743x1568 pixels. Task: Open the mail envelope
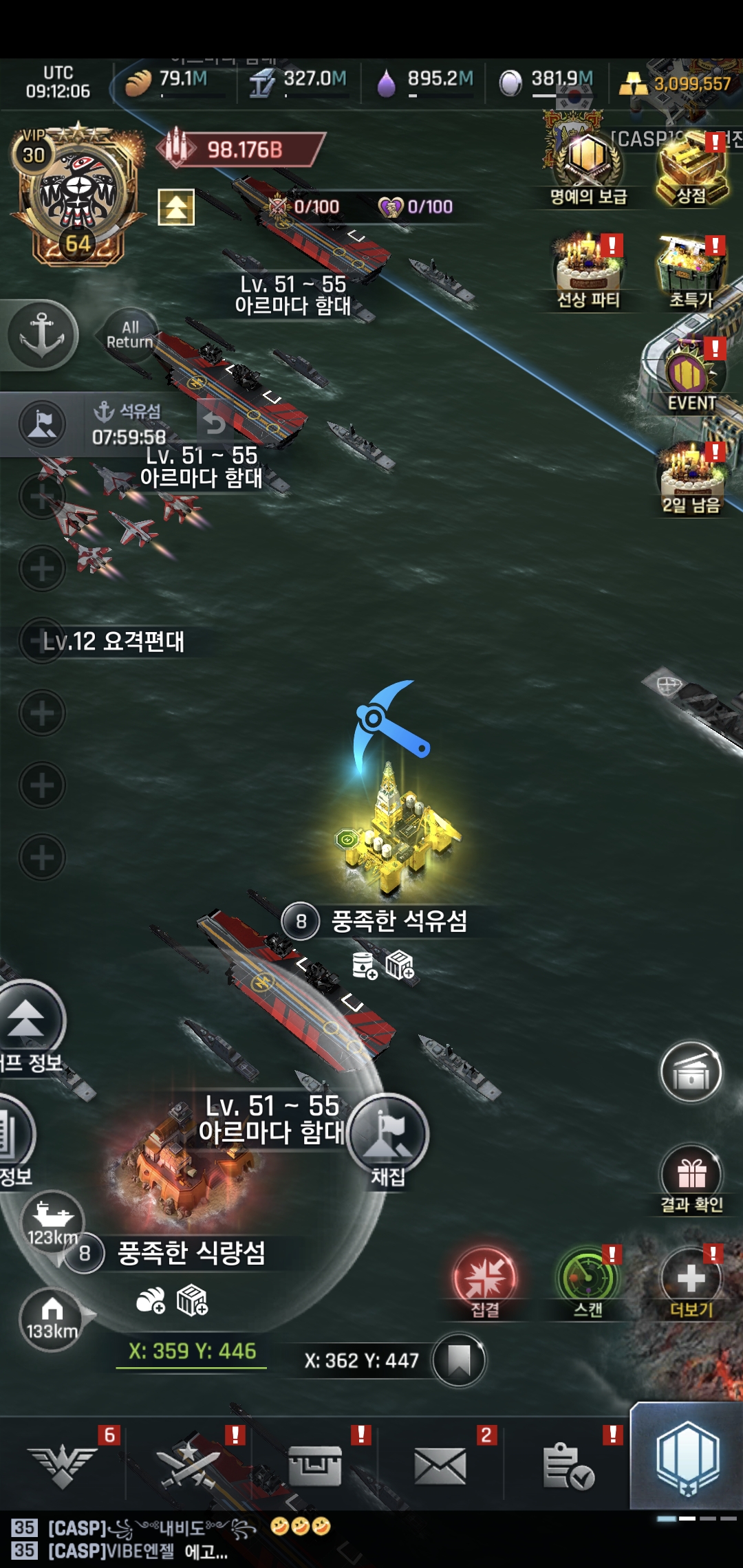[440, 1465]
